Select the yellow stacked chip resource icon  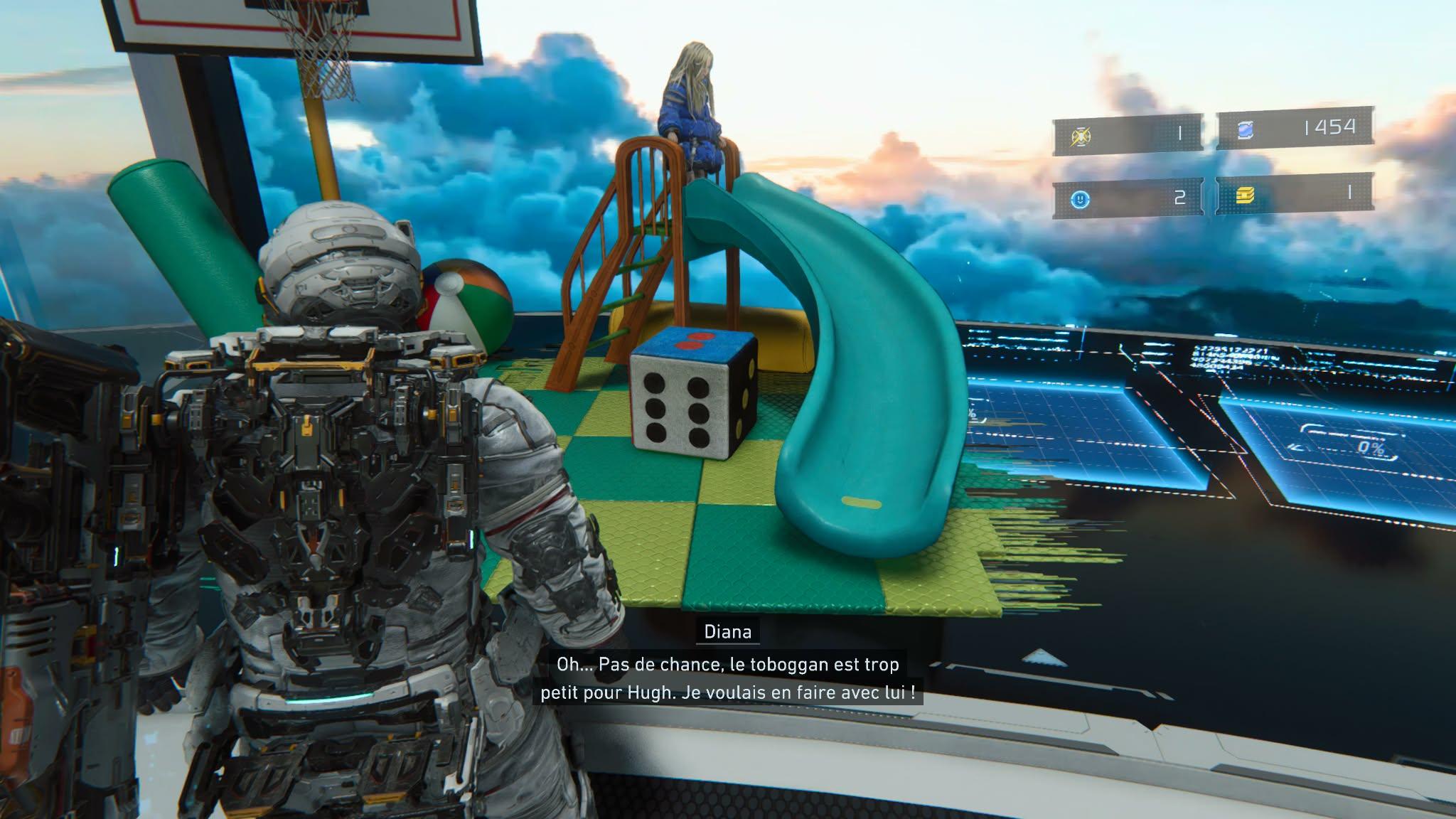pos(1244,195)
